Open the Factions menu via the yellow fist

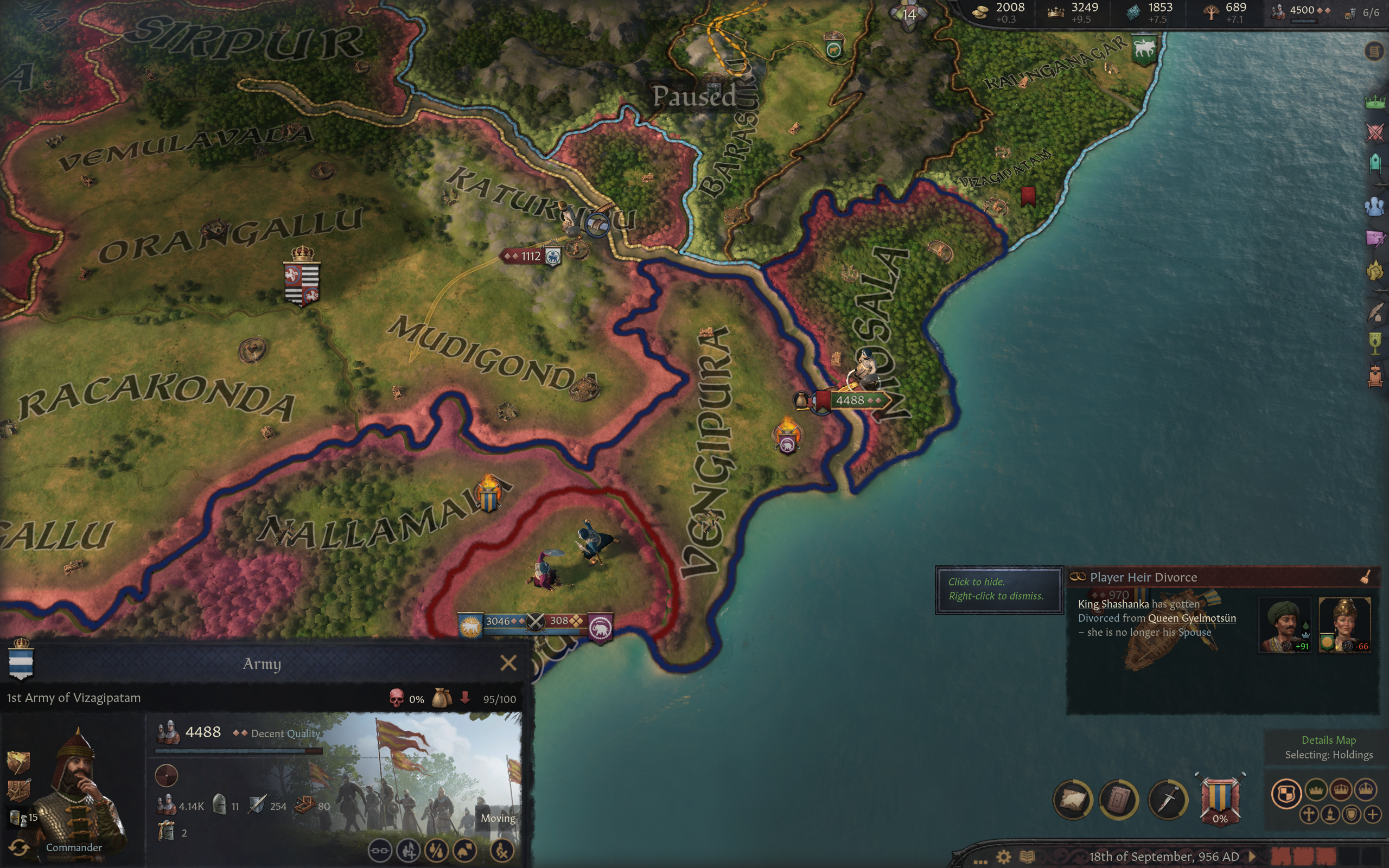point(1375,271)
